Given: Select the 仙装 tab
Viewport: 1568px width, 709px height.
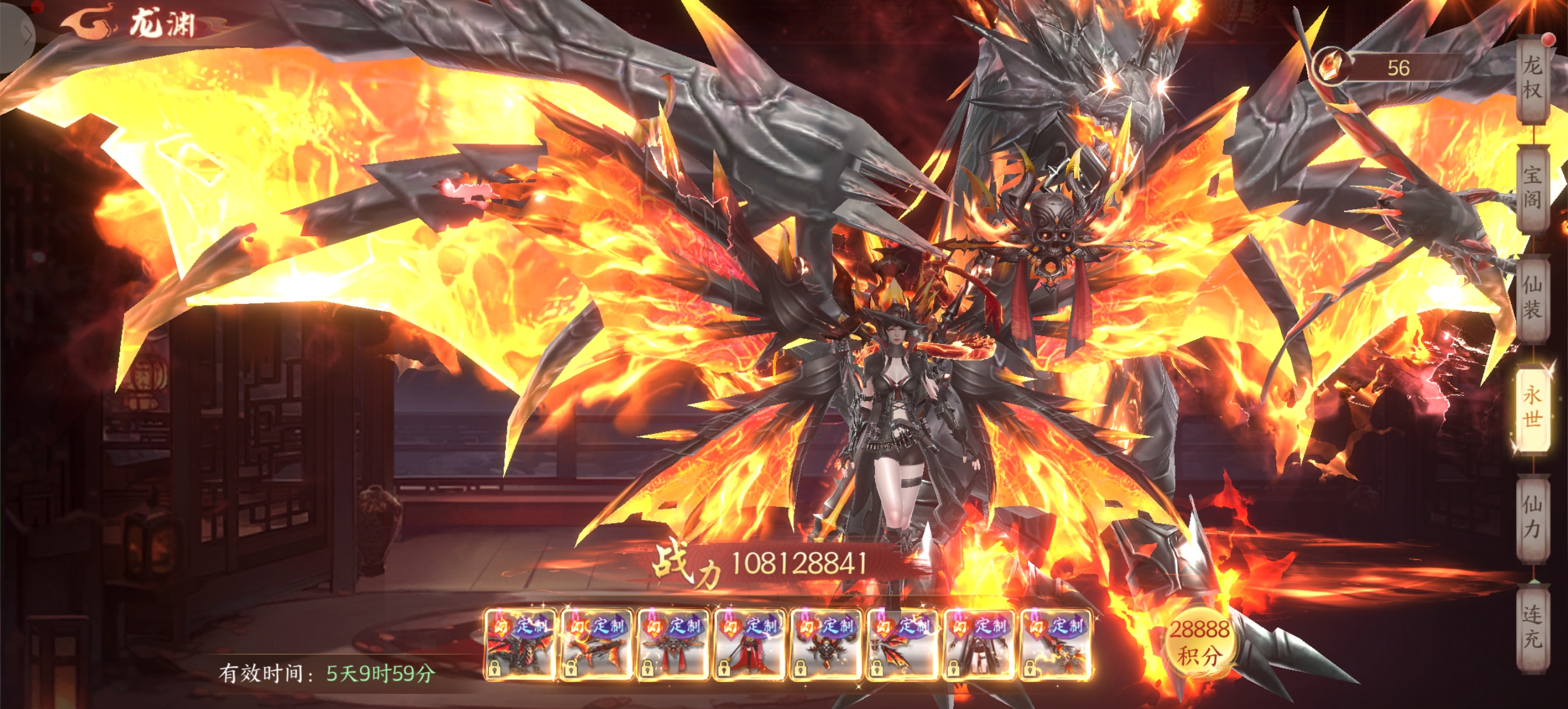Looking at the screenshot, I should pyautogui.click(x=1532, y=297).
